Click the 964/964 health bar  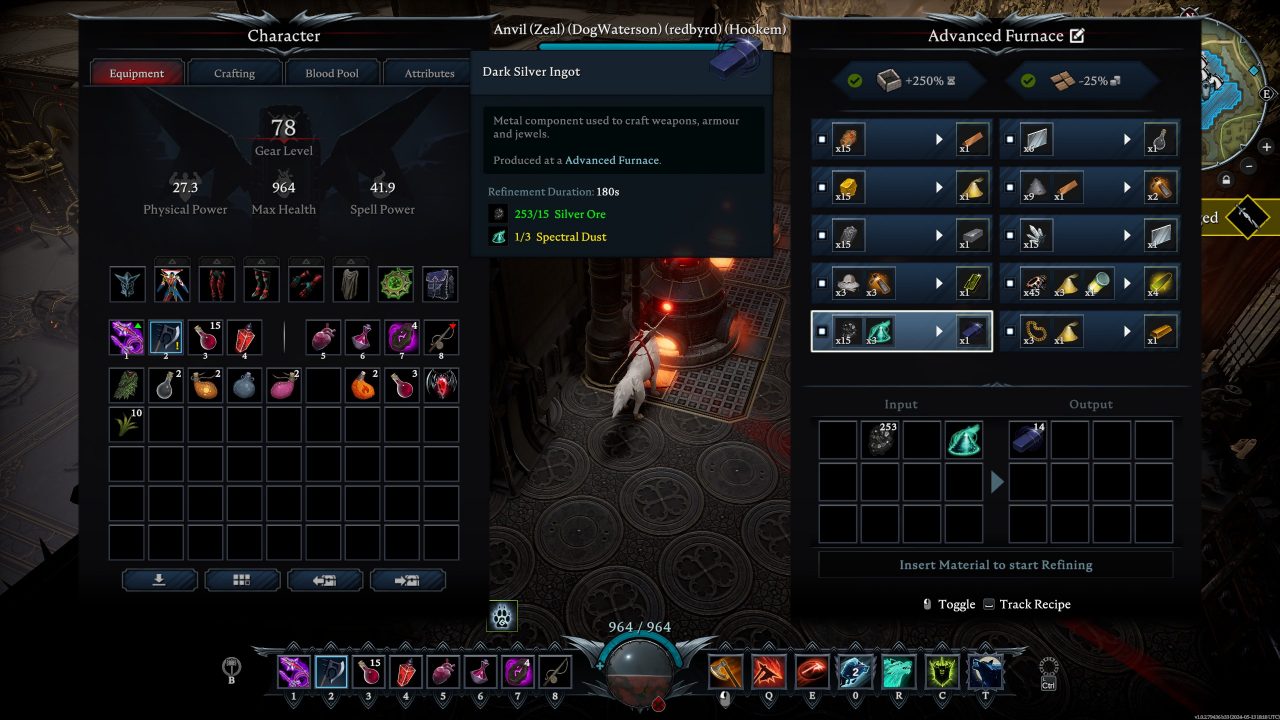pyautogui.click(x=640, y=626)
